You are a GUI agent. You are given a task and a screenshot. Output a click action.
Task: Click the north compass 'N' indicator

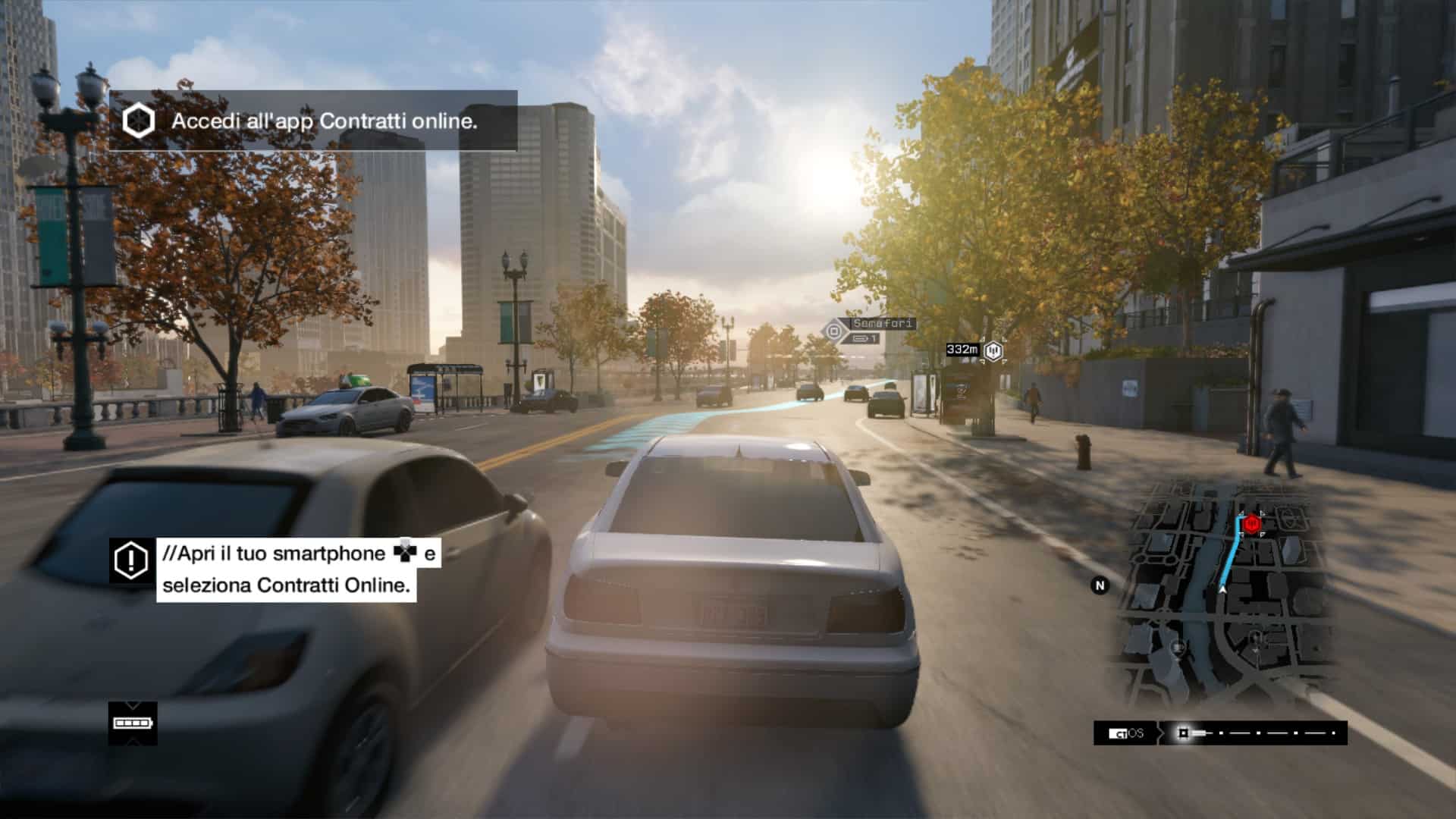pos(1100,585)
